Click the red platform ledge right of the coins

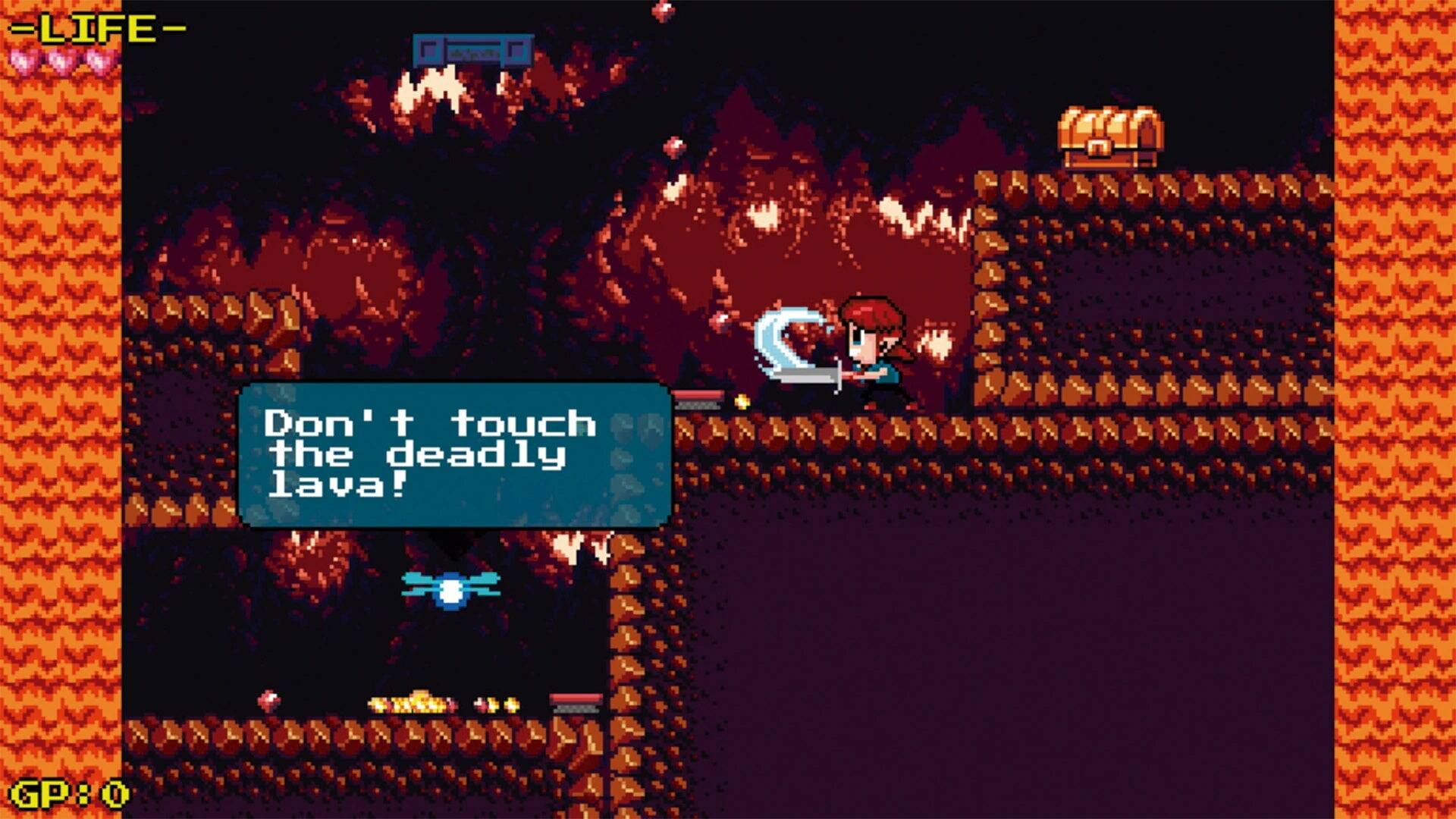pos(576,701)
